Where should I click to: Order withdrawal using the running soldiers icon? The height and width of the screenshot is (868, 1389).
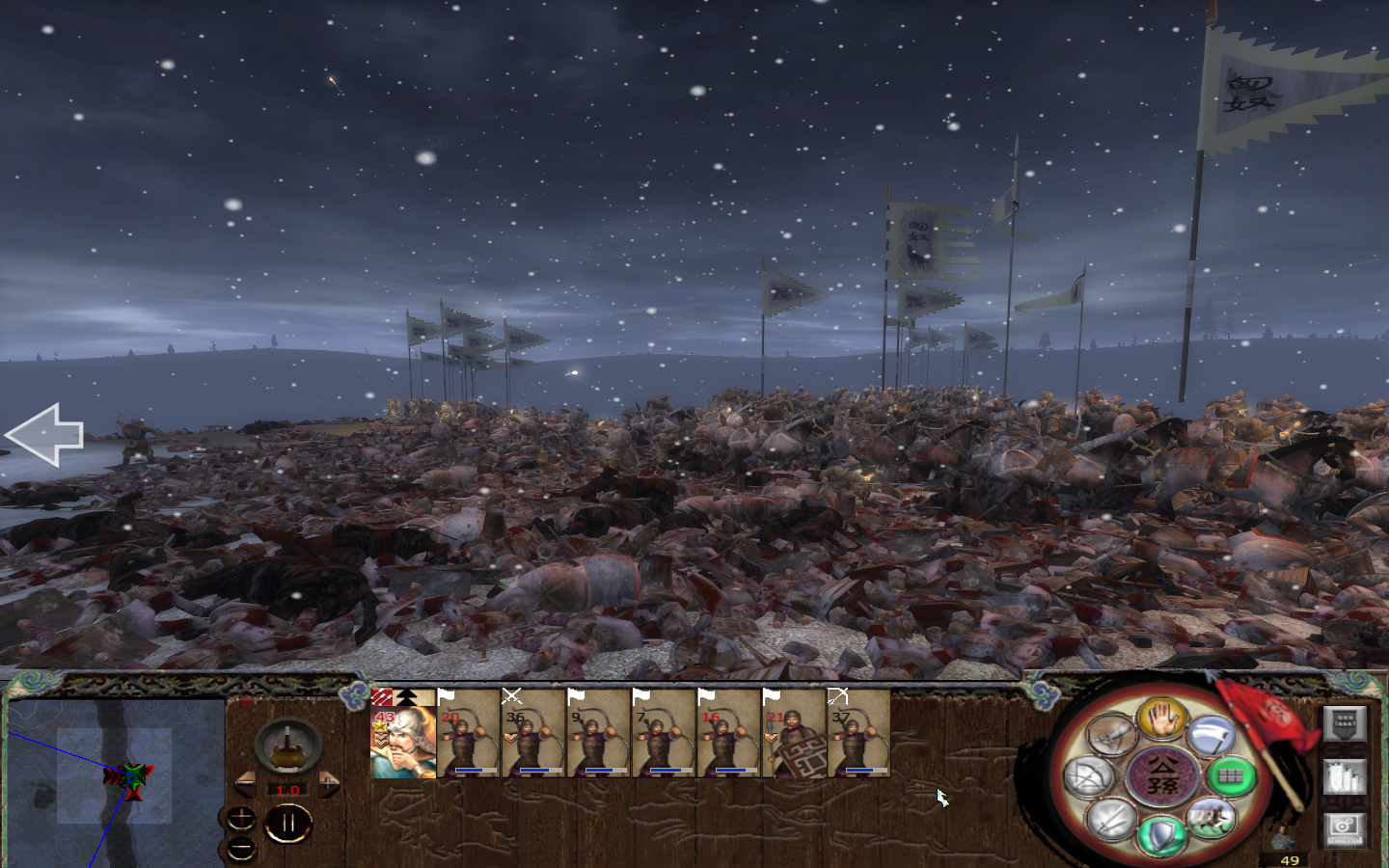pyautogui.click(x=1211, y=821)
